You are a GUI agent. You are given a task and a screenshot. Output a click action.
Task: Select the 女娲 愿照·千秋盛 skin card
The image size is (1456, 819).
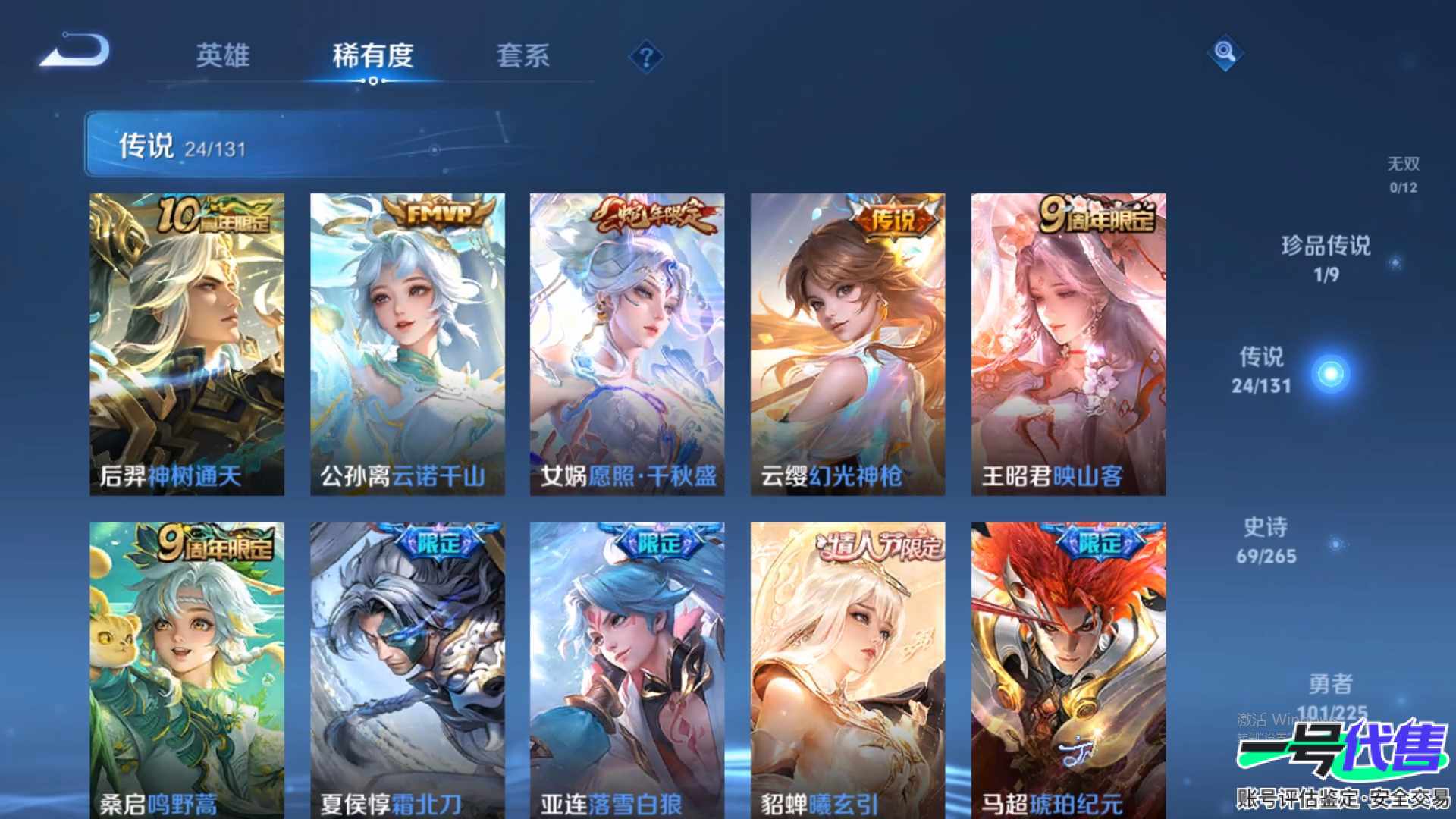[627, 344]
